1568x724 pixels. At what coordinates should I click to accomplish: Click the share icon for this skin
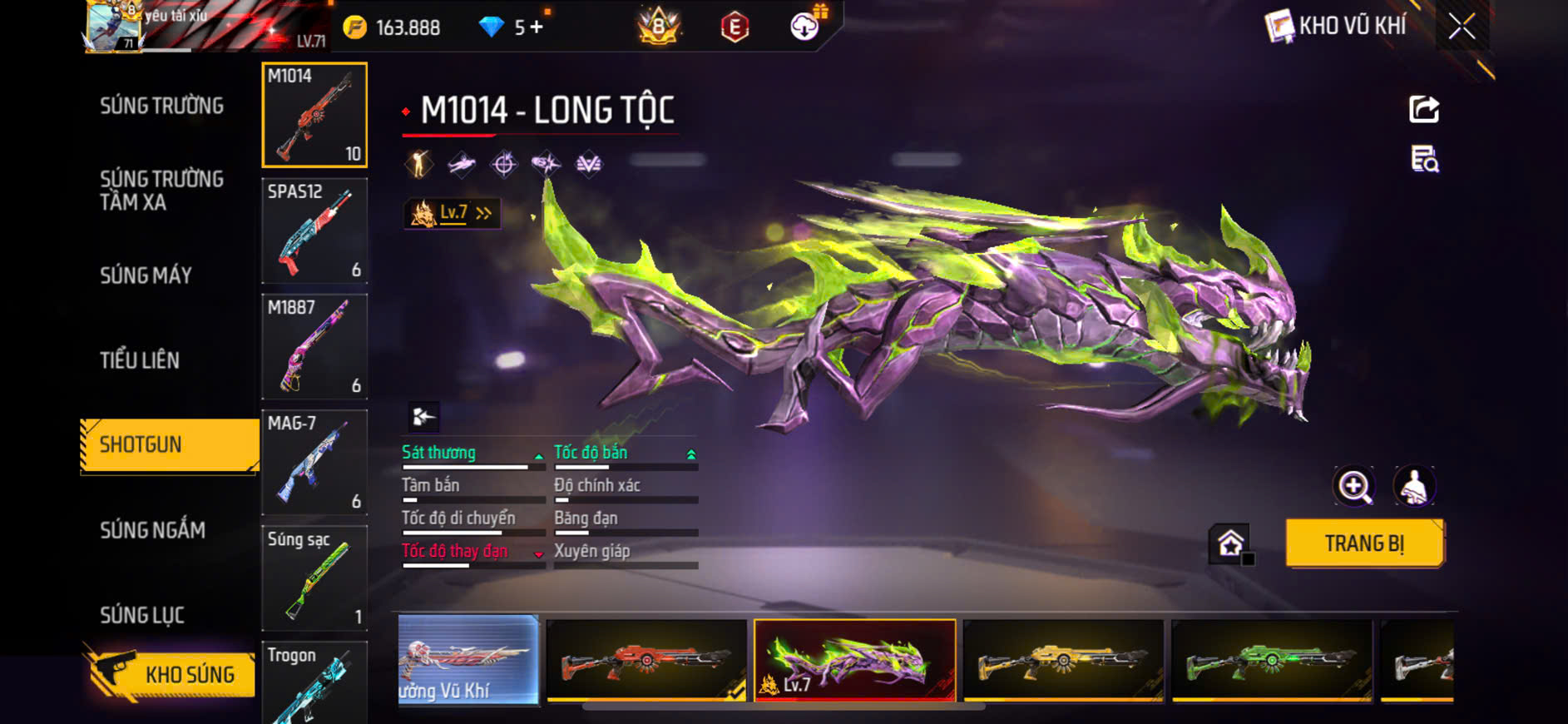click(1423, 109)
